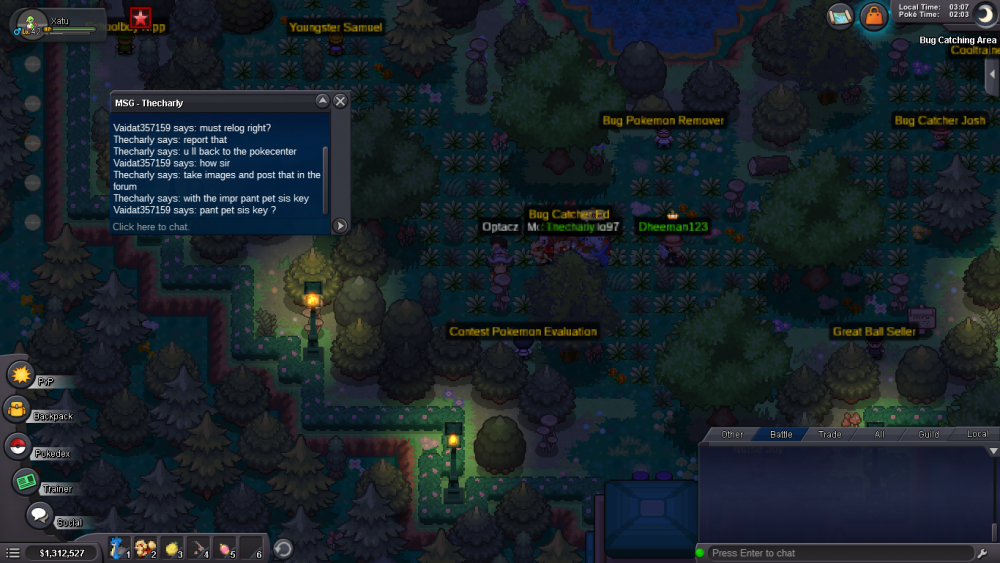This screenshot has width=1000, height=563.
Task: Switch to the Trade chat tab
Action: 830,434
